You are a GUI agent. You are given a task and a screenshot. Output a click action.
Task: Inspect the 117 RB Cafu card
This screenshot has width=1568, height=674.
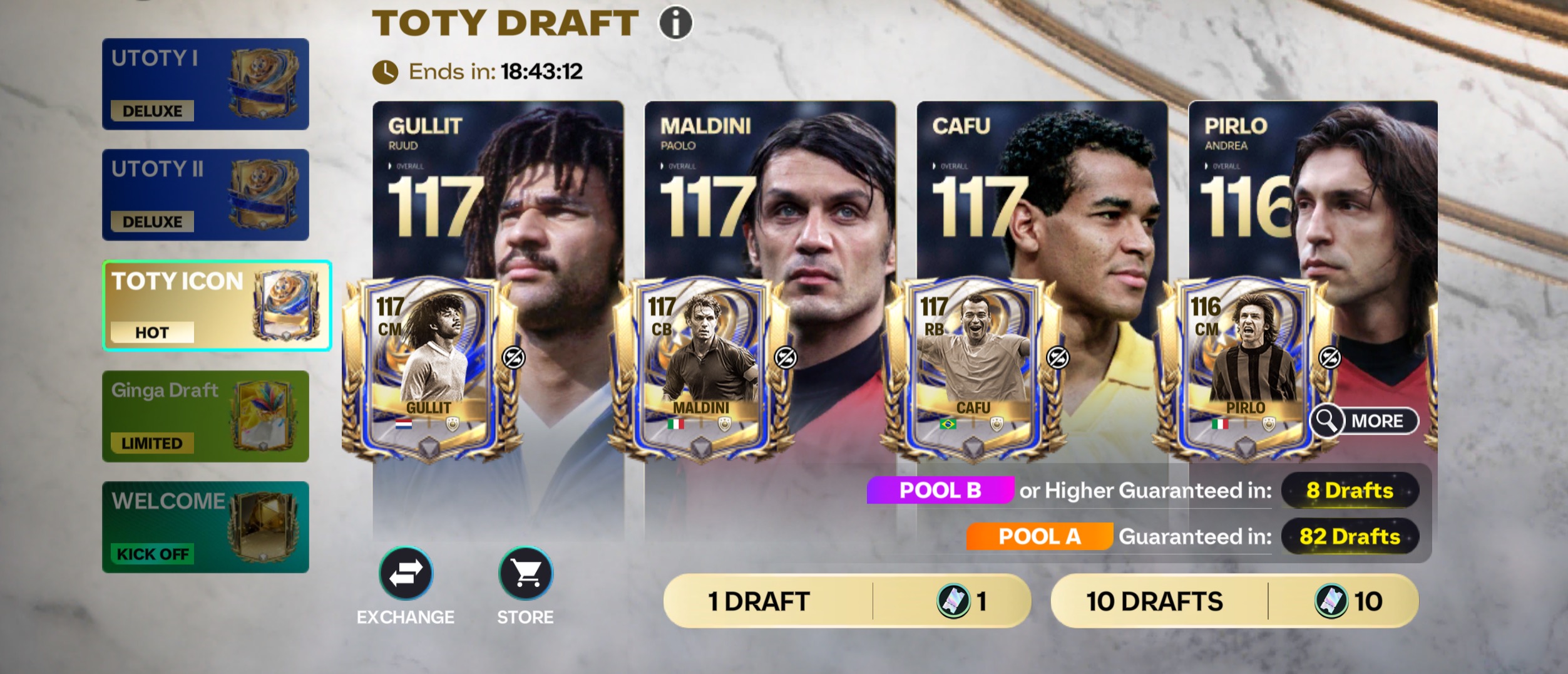coord(973,370)
